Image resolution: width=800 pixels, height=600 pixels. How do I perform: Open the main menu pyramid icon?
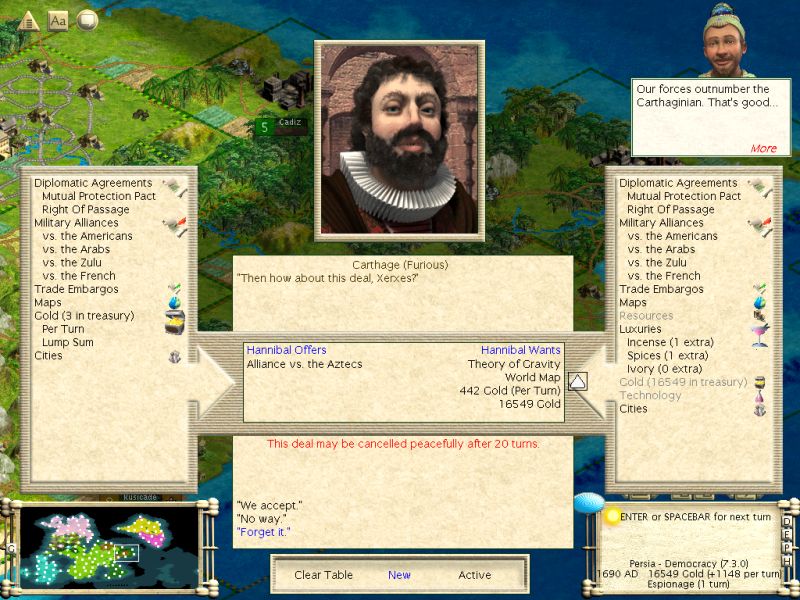28,19
